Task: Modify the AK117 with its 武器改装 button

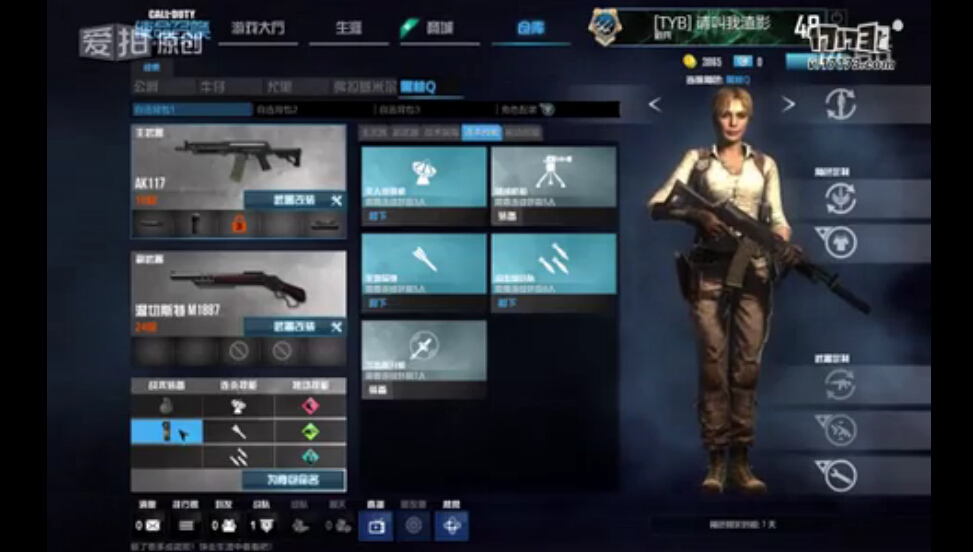Action: click(x=294, y=201)
